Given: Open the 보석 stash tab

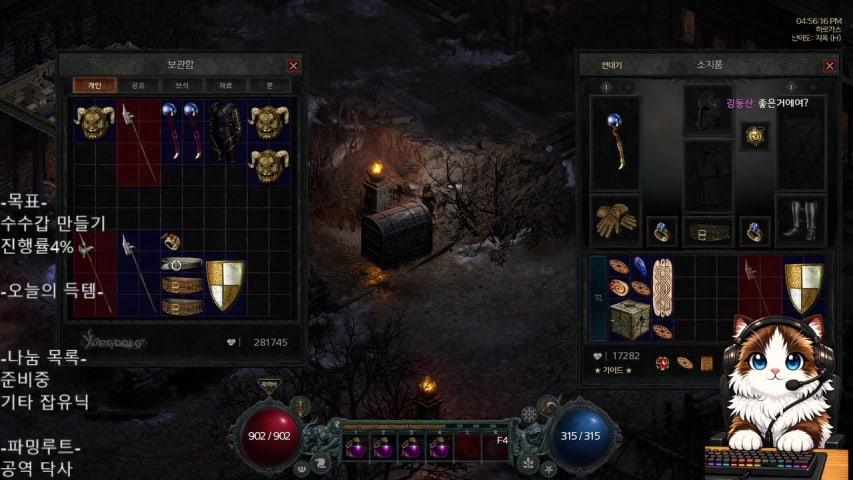Looking at the screenshot, I should click(182, 86).
